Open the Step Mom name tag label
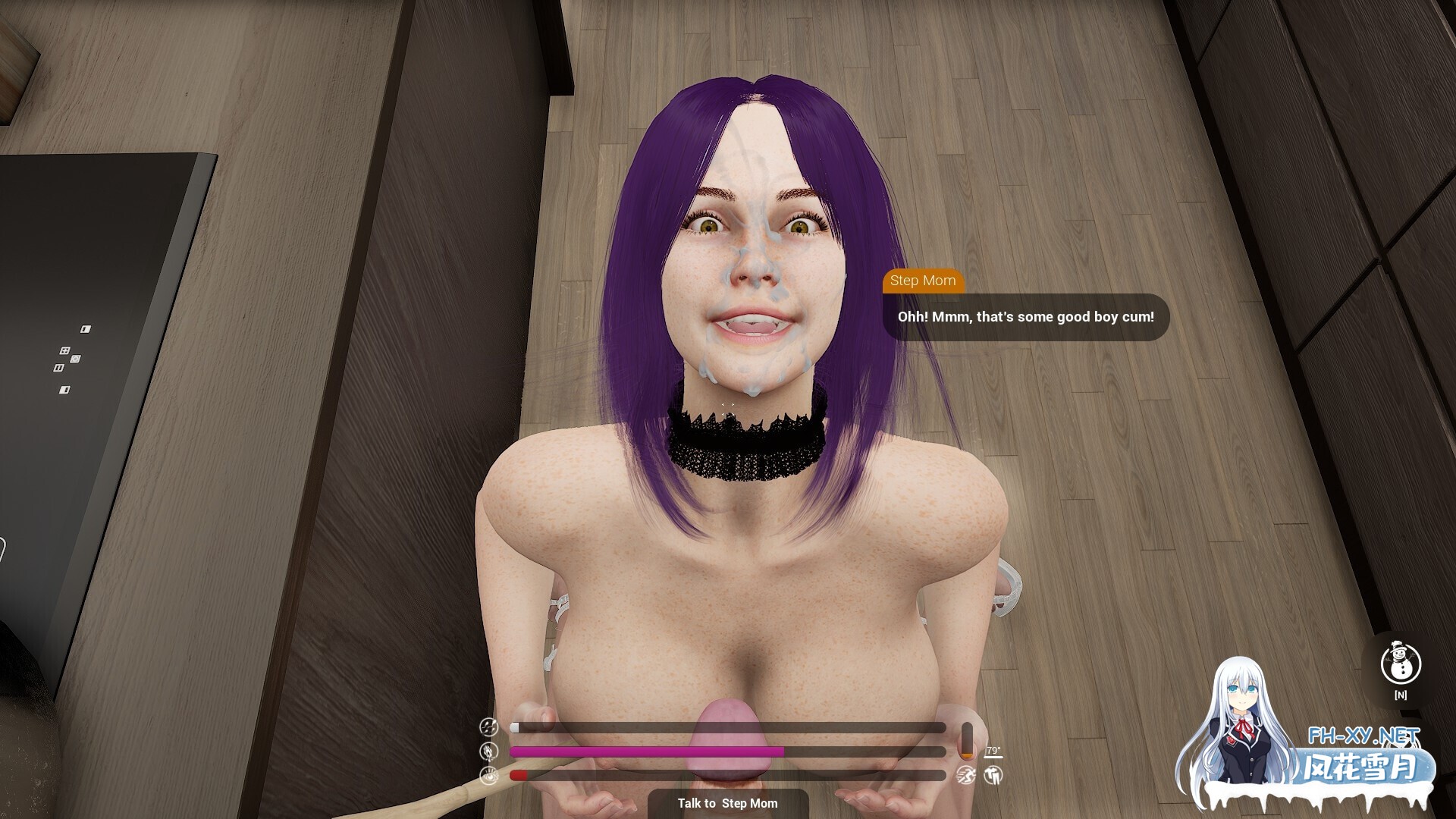 point(924,281)
